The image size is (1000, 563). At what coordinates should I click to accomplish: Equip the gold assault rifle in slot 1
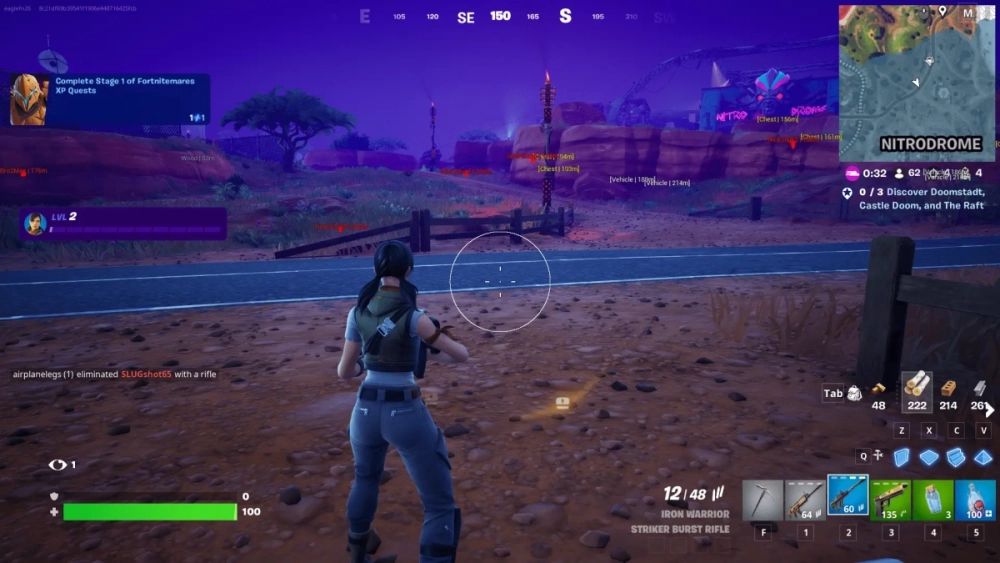pos(805,500)
